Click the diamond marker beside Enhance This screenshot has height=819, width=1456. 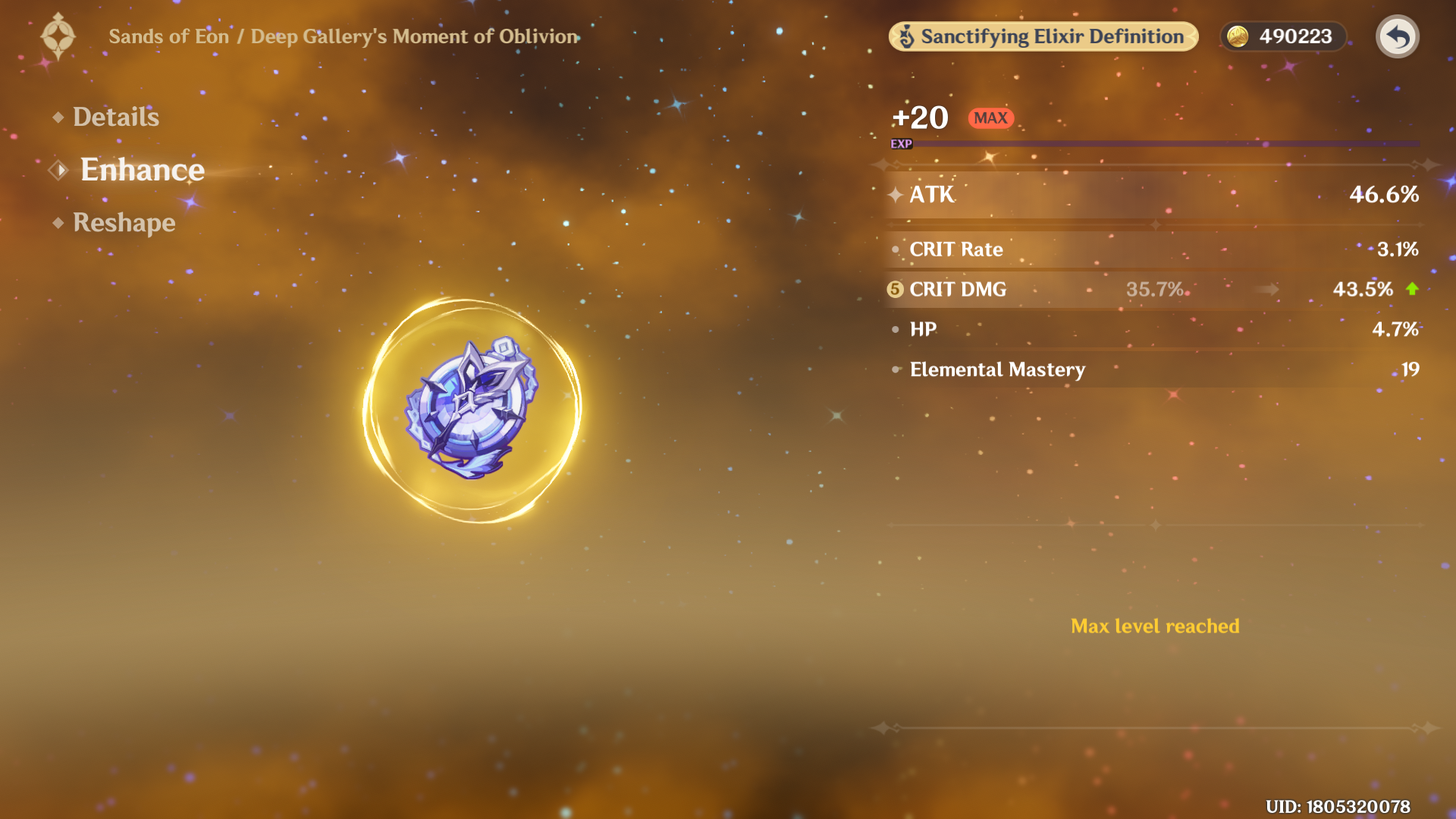(58, 170)
